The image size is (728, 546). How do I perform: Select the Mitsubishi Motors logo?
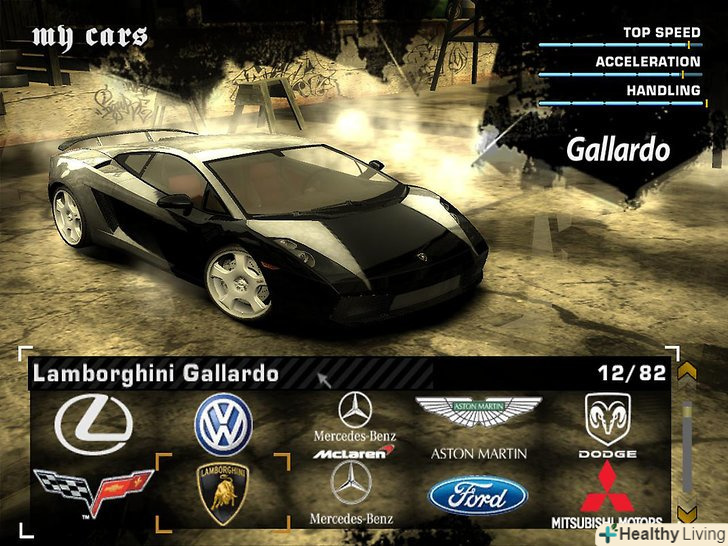point(608,494)
